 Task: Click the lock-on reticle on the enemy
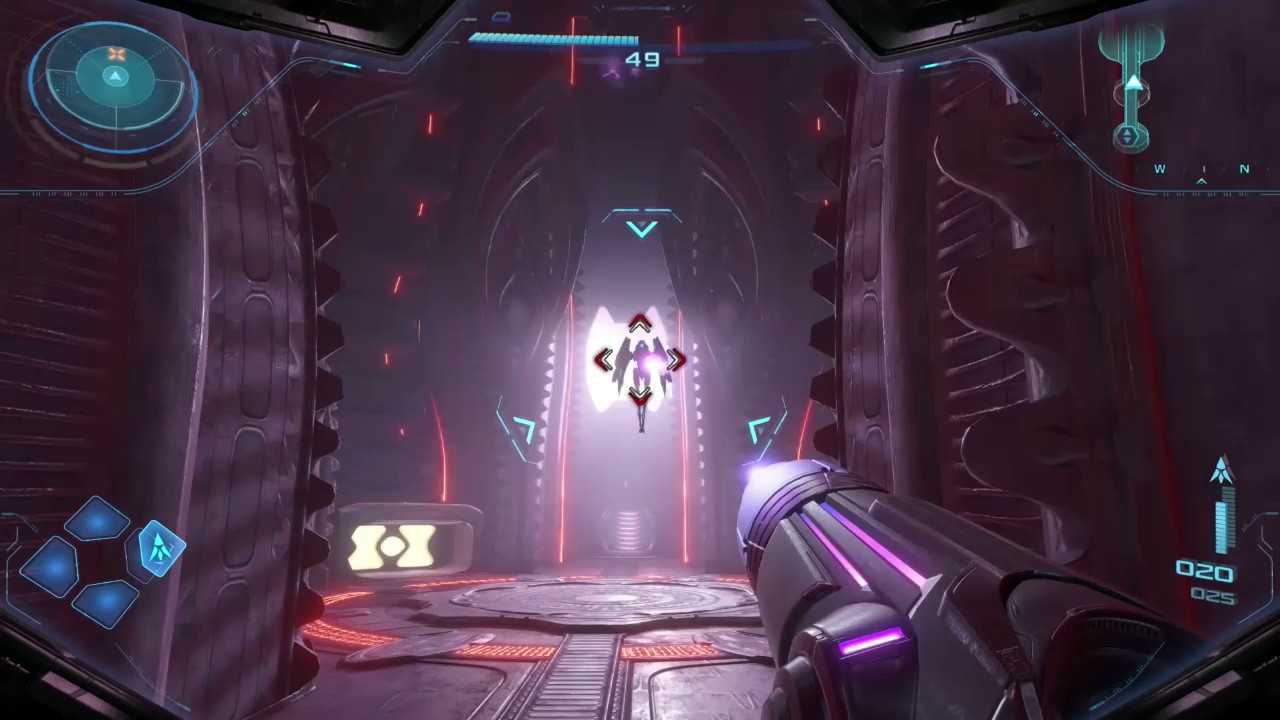tap(639, 360)
